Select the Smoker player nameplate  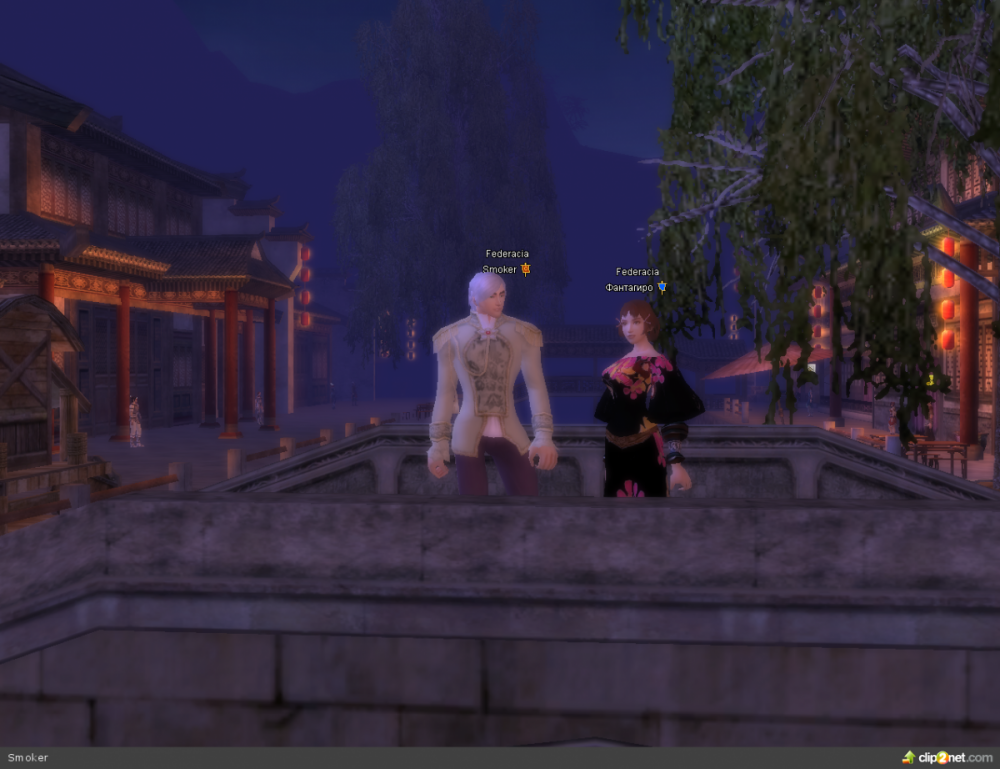(500, 269)
